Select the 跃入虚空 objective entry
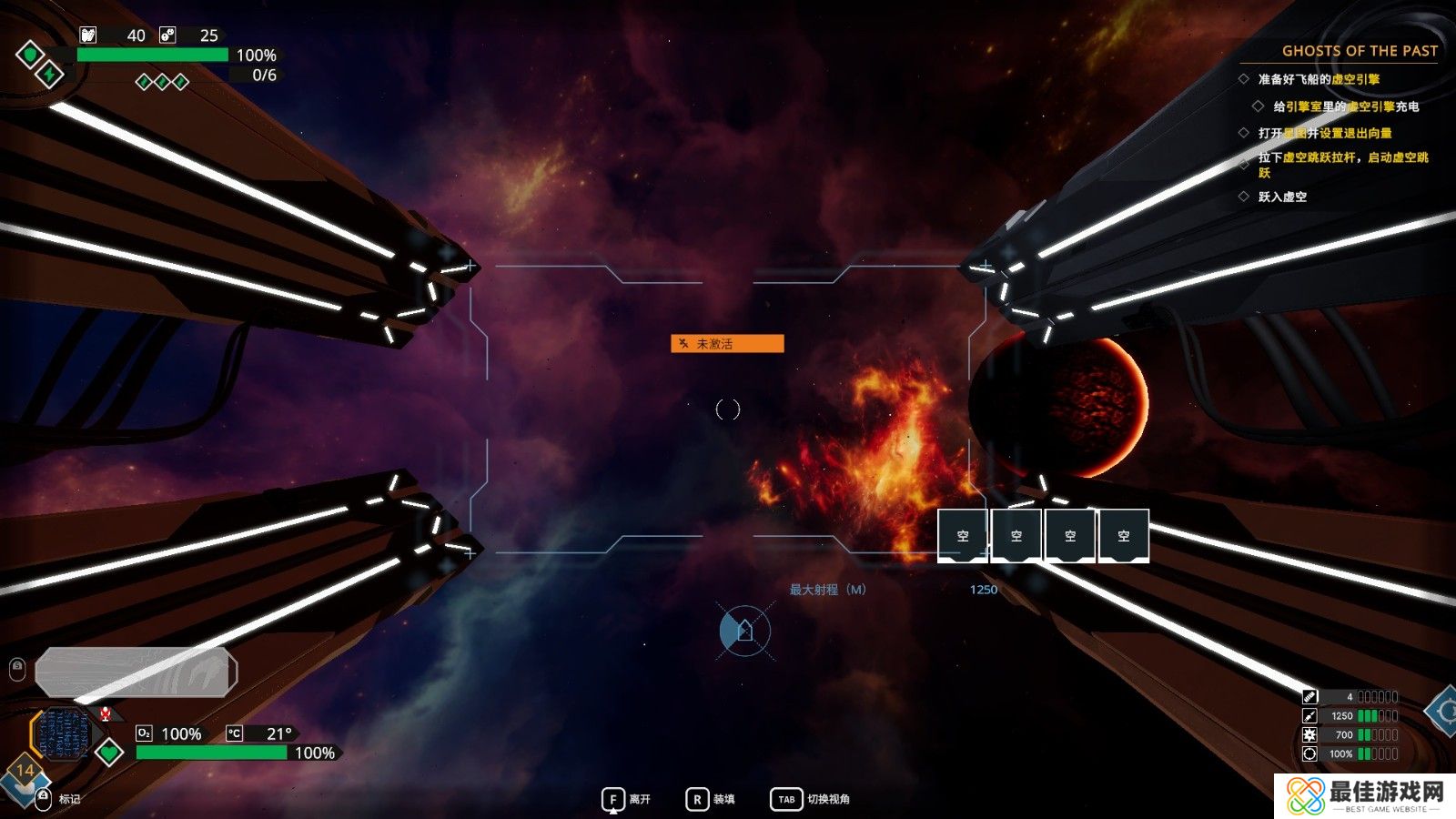The image size is (1456, 819). pos(1282,197)
